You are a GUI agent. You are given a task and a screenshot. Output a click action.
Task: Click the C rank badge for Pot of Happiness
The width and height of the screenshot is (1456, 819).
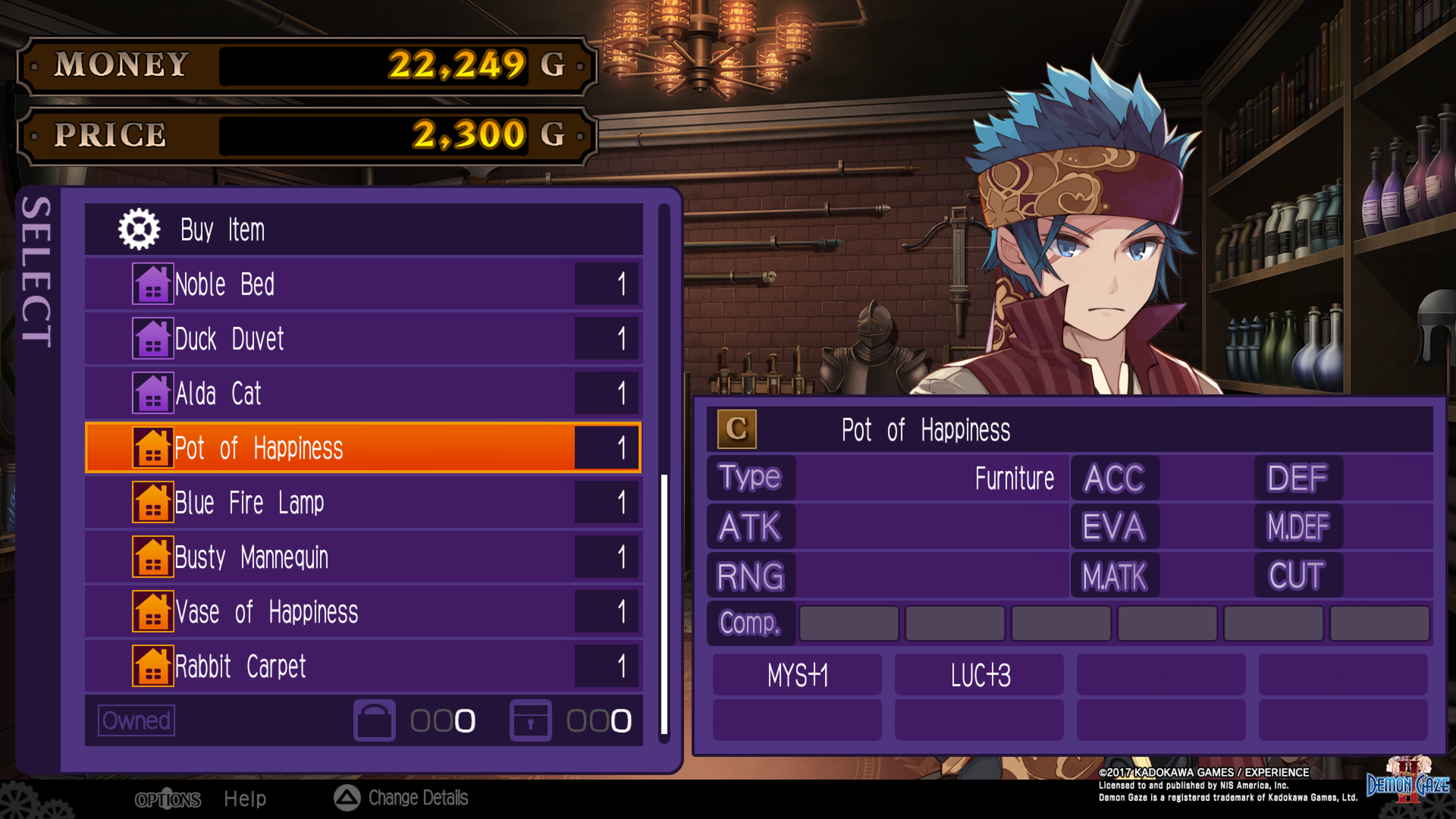tap(738, 429)
